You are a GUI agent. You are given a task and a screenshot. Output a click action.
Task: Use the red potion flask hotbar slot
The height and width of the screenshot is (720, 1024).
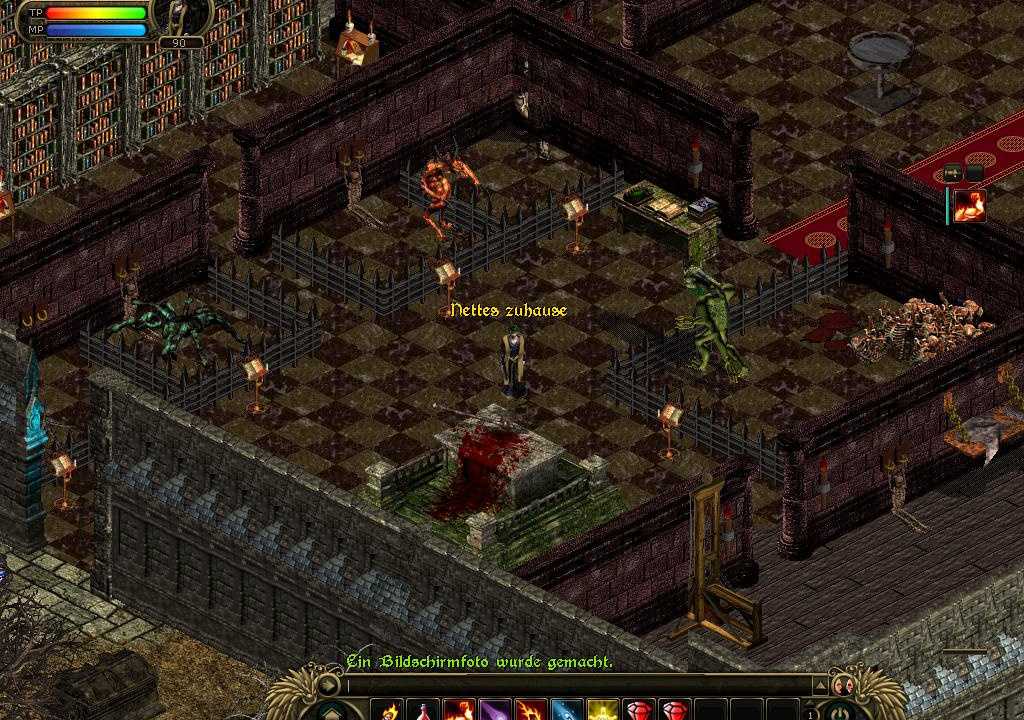coord(425,711)
